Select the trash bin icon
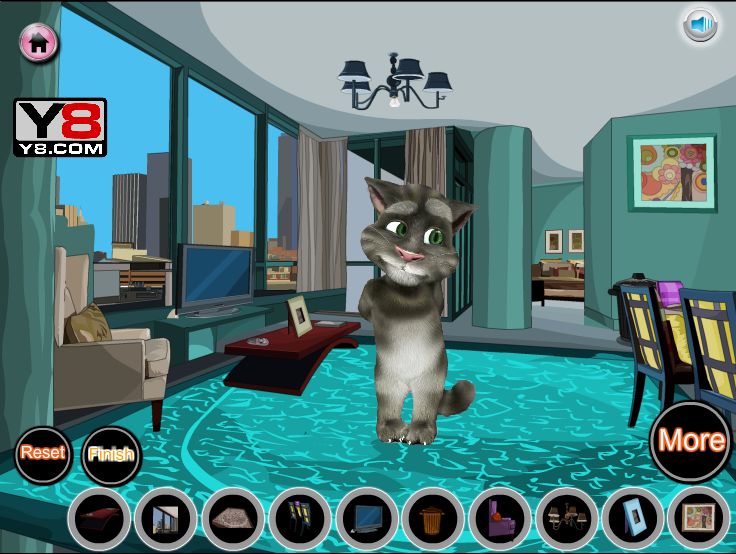Screen dimensions: 736x554 [433, 518]
